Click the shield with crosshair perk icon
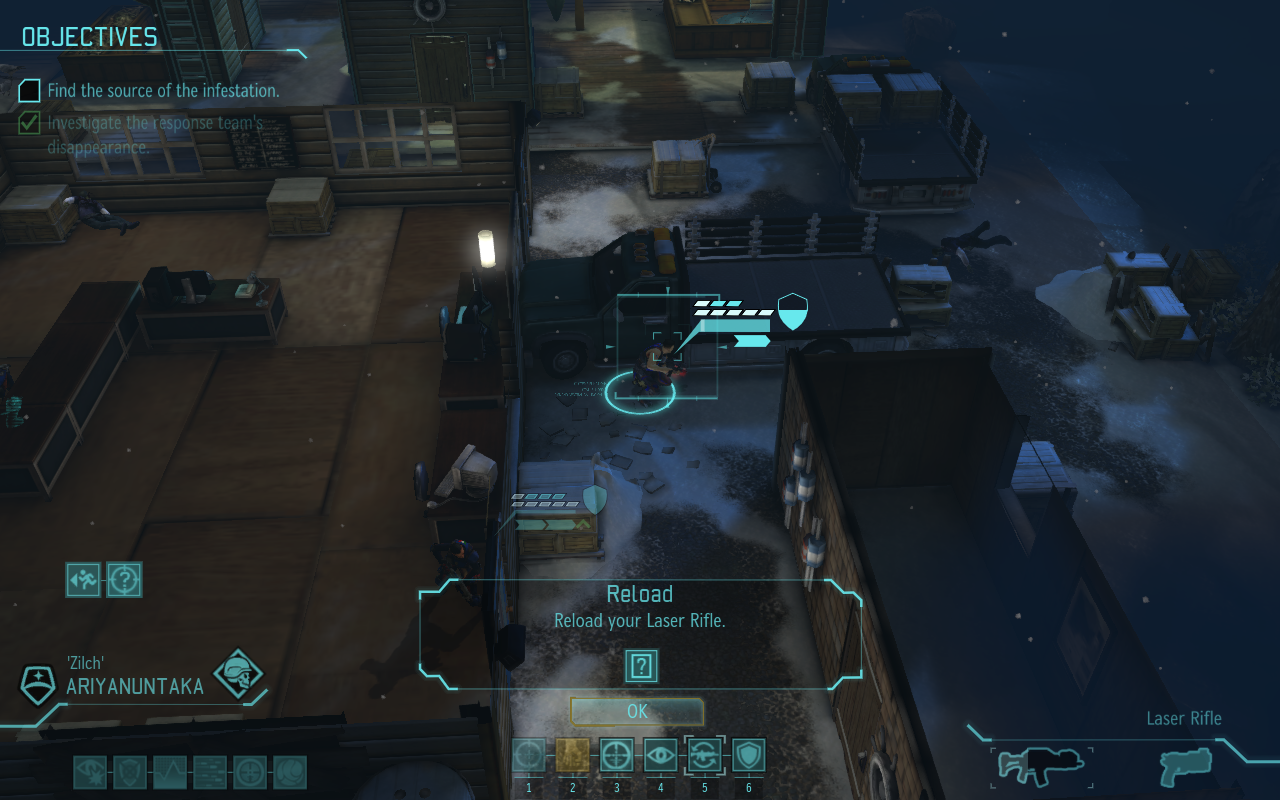The height and width of the screenshot is (800, 1280). click(x=130, y=773)
